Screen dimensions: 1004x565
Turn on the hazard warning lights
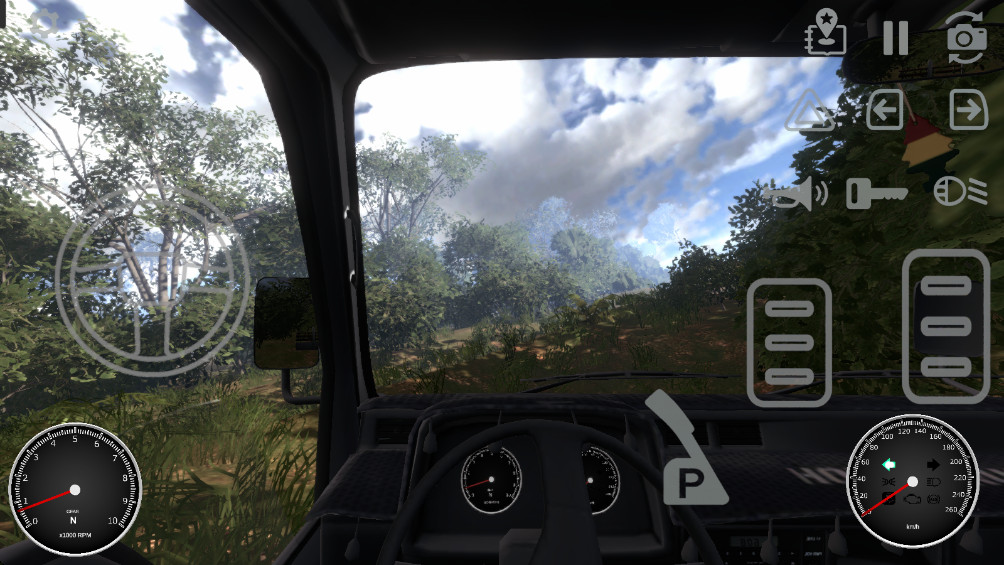(x=809, y=111)
